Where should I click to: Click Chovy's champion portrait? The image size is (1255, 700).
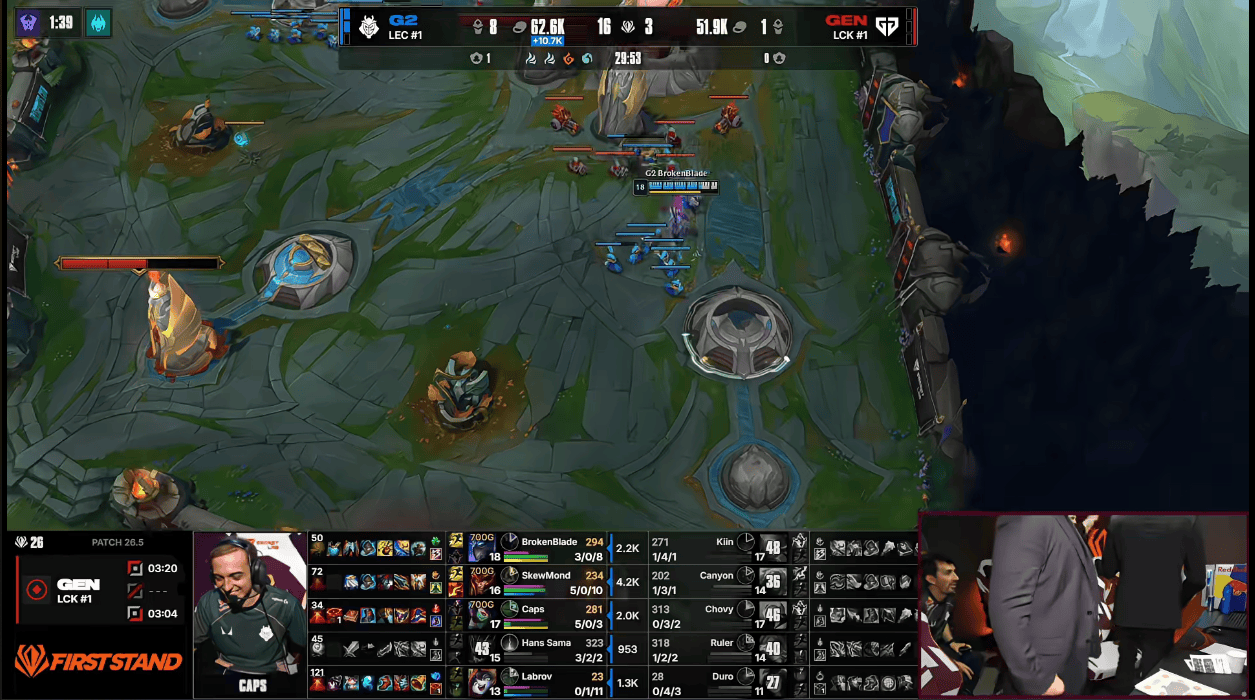click(x=772, y=614)
